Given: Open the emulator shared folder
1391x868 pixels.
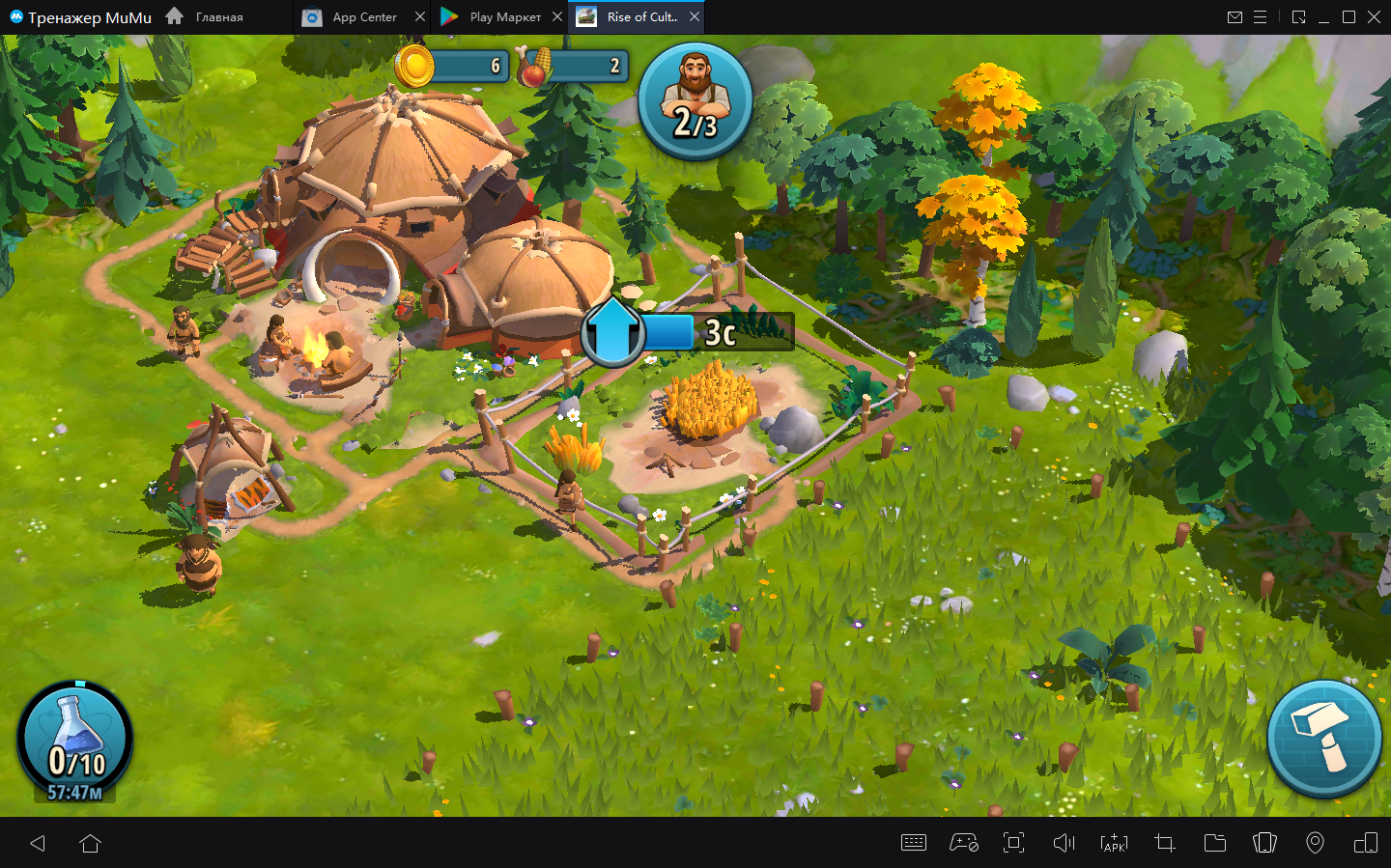Looking at the screenshot, I should coord(1214,843).
